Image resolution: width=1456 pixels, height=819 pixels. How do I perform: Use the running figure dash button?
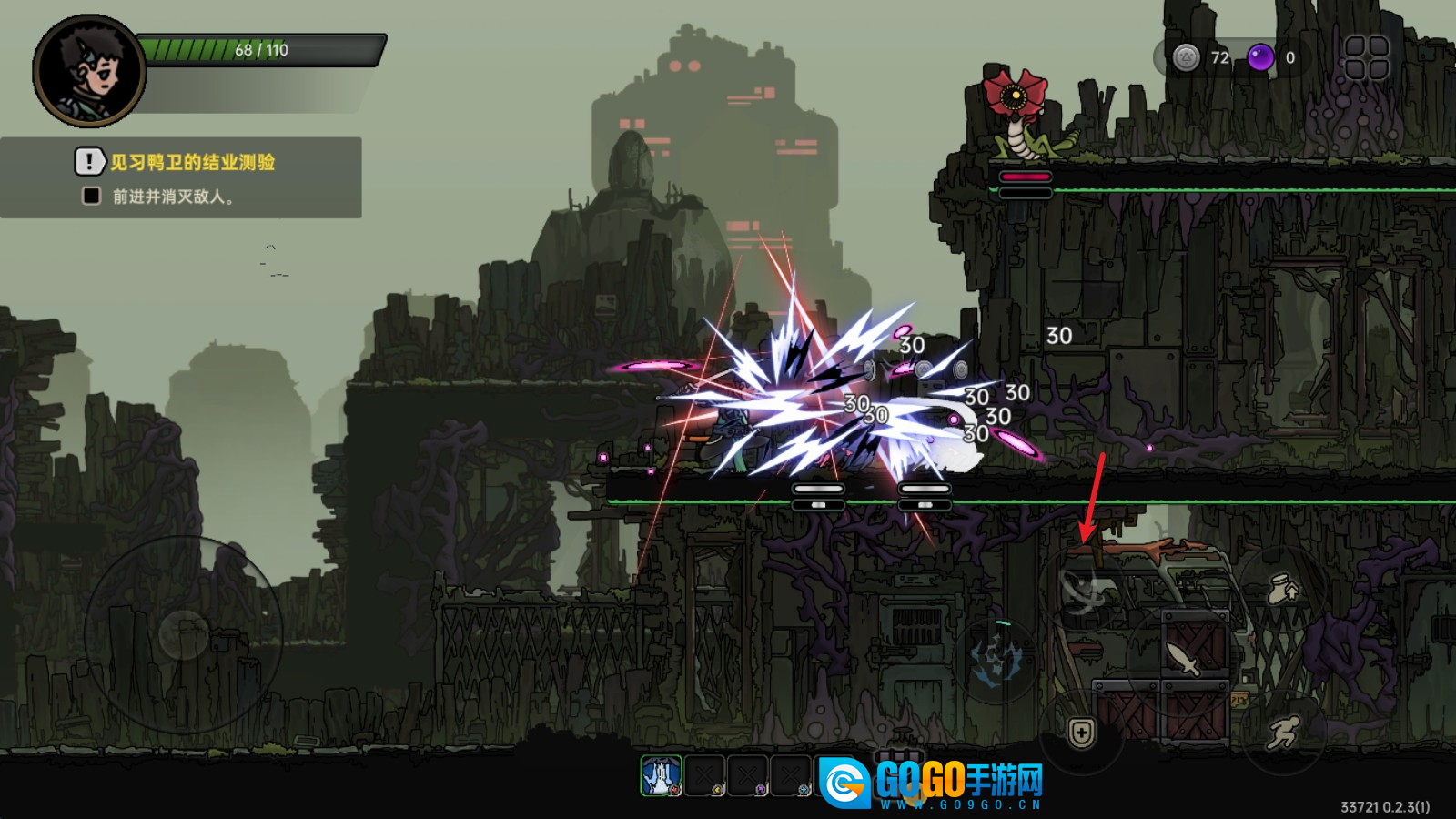coord(1282,732)
